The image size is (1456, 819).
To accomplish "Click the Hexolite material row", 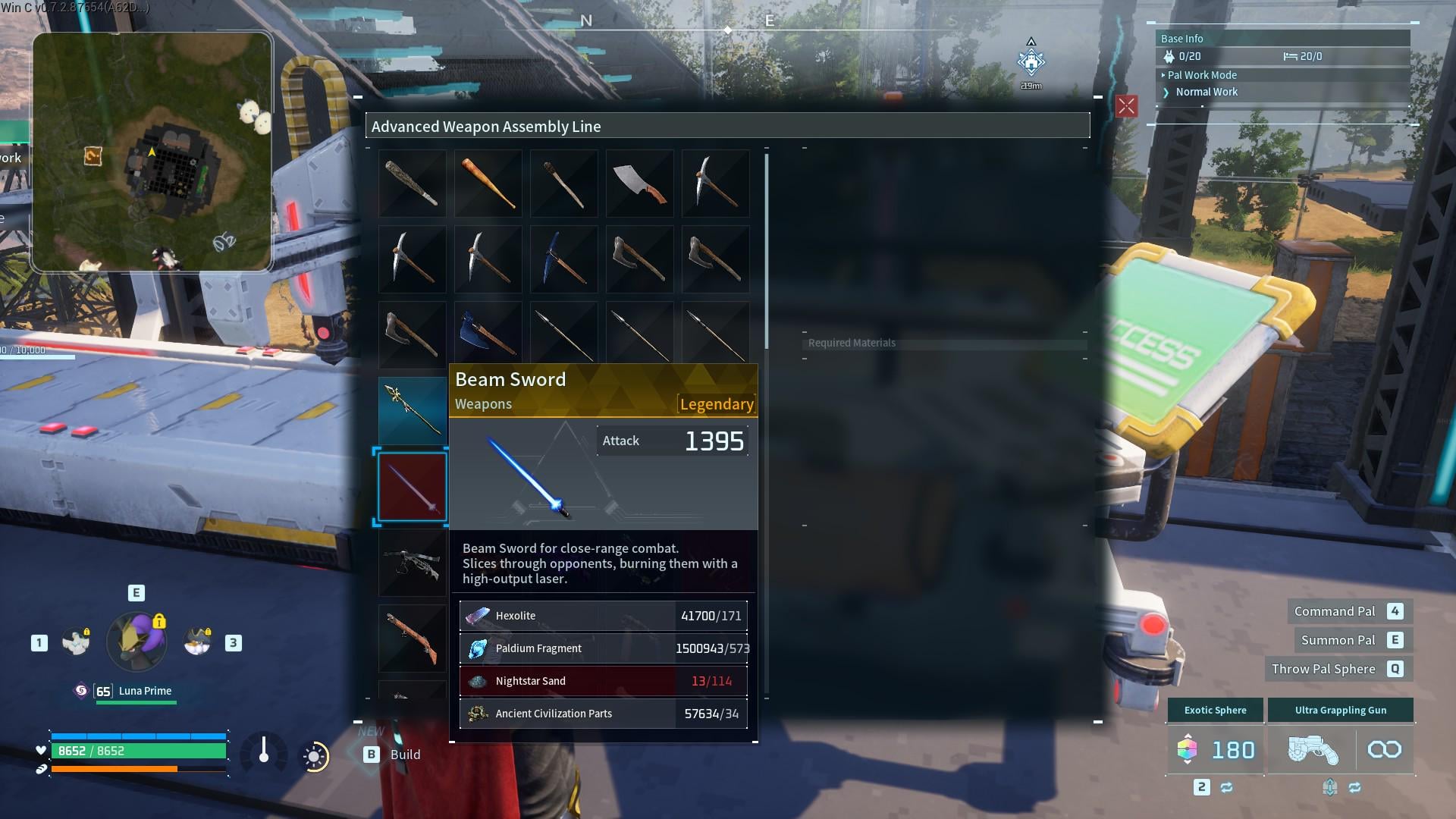I will (x=603, y=616).
